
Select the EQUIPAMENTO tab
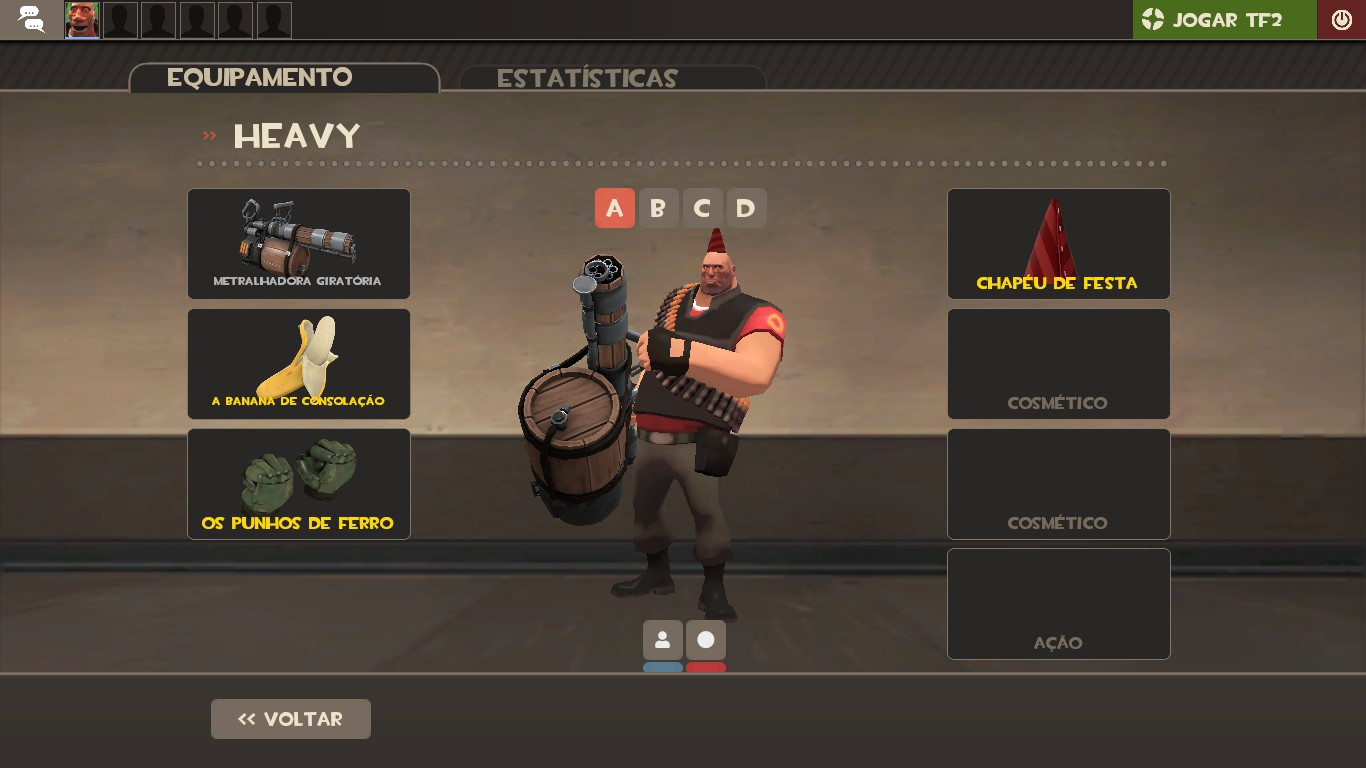(262, 77)
